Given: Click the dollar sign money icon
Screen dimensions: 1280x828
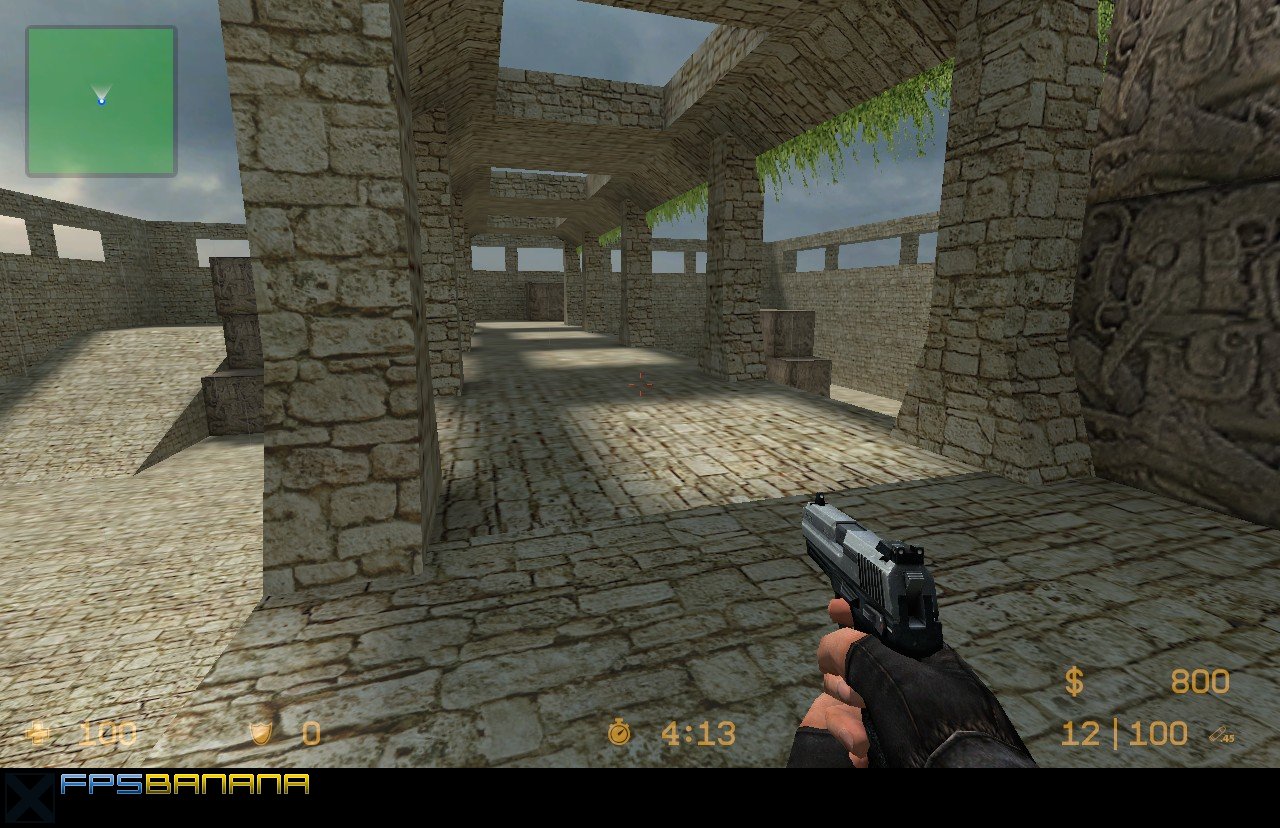Looking at the screenshot, I should [1073, 682].
